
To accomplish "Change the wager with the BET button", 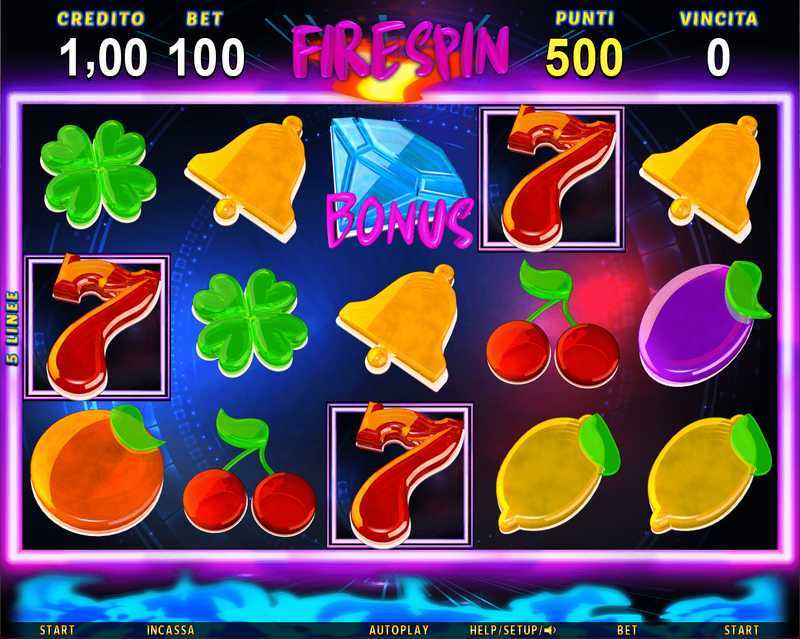I will tap(627, 630).
